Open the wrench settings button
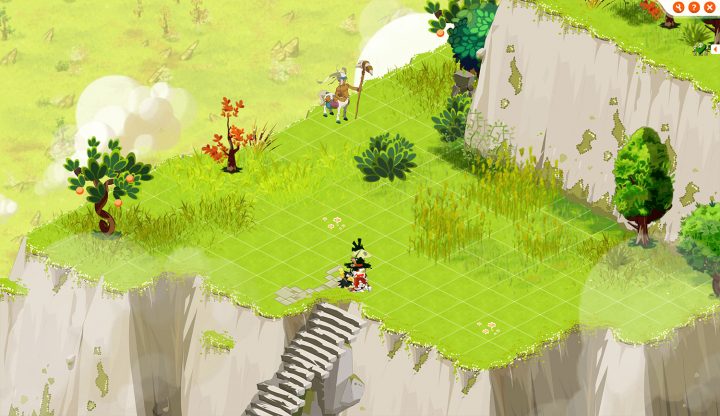The height and width of the screenshot is (416, 720). [678, 7]
